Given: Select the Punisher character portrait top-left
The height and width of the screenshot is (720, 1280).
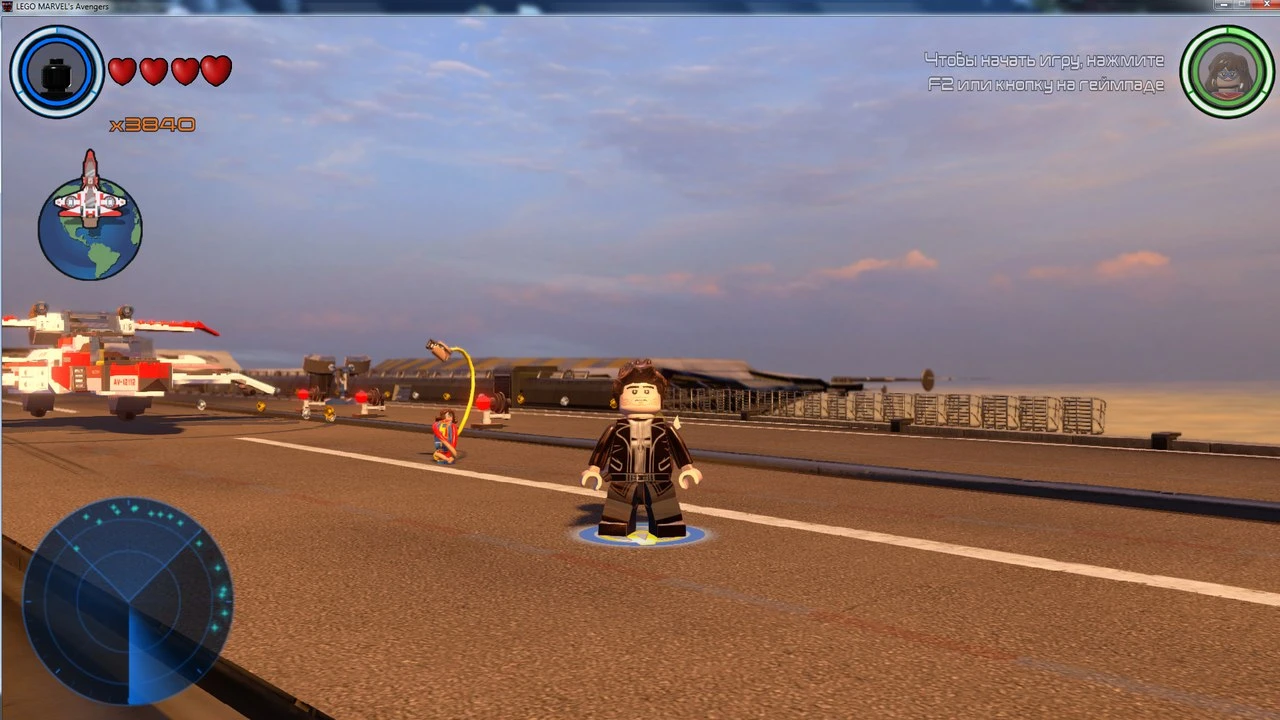Looking at the screenshot, I should [57, 71].
